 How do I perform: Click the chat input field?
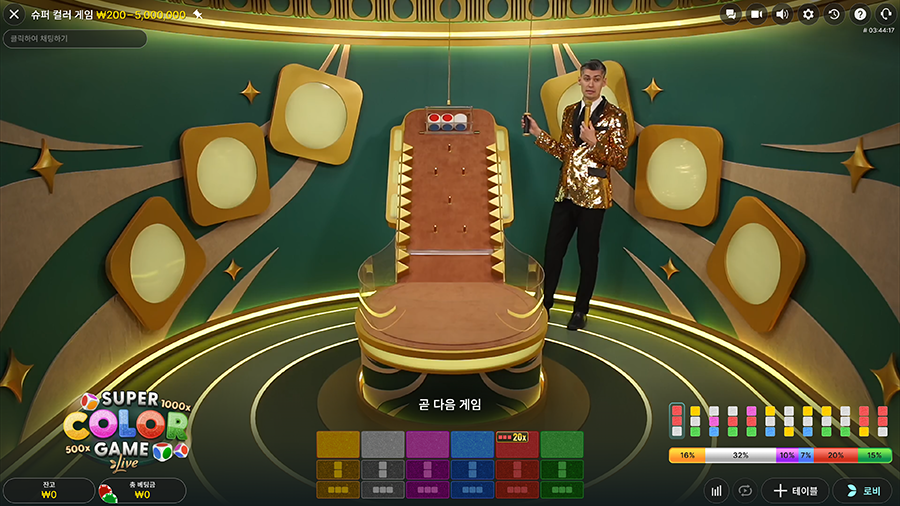coord(75,39)
